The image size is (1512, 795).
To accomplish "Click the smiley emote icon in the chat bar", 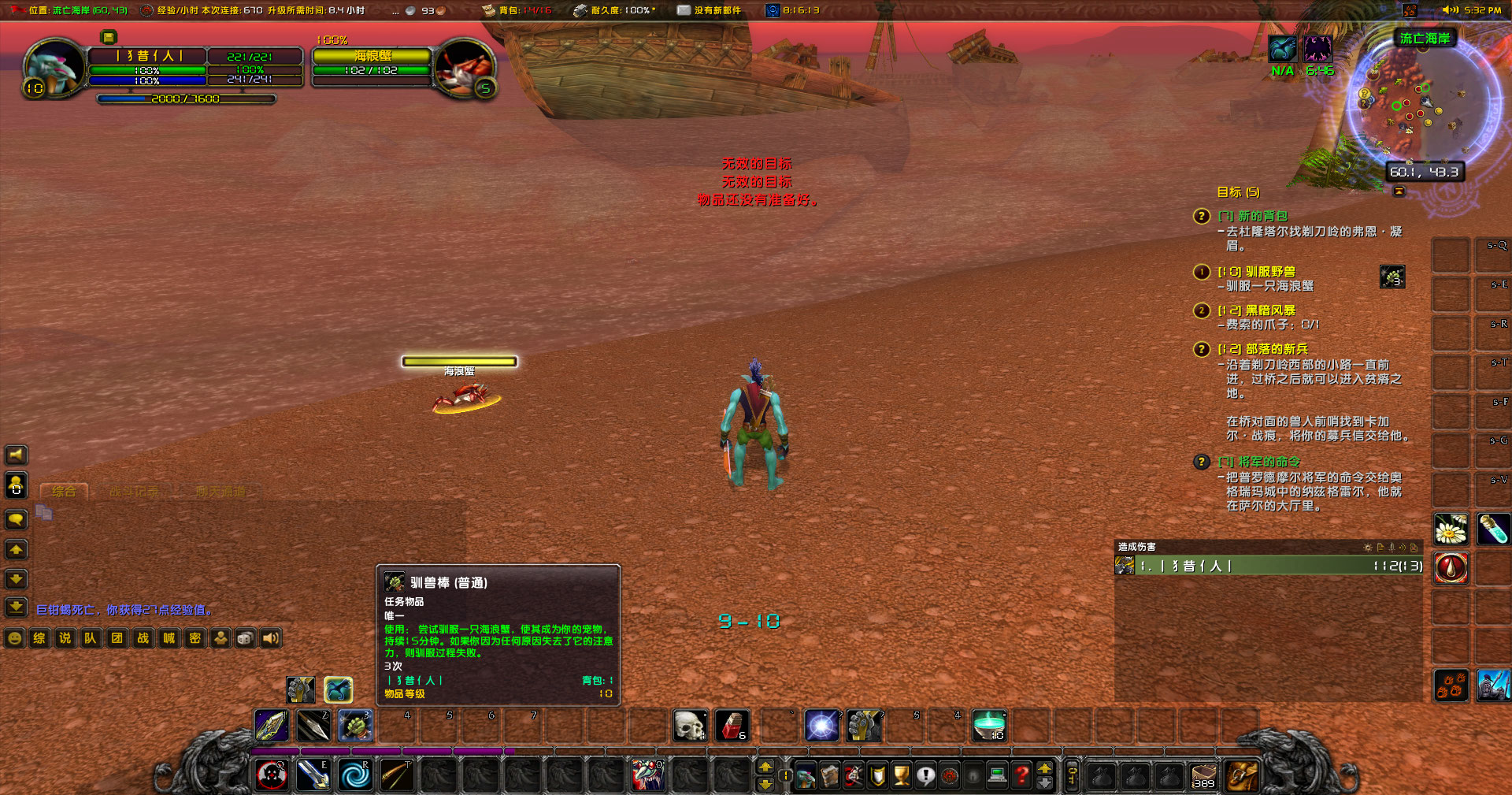I will [14, 638].
